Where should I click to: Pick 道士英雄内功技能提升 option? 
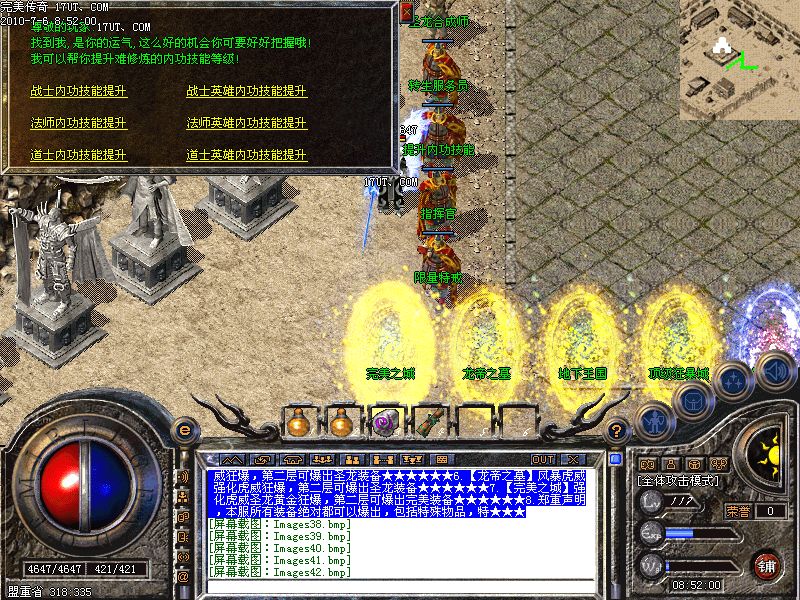(246, 155)
